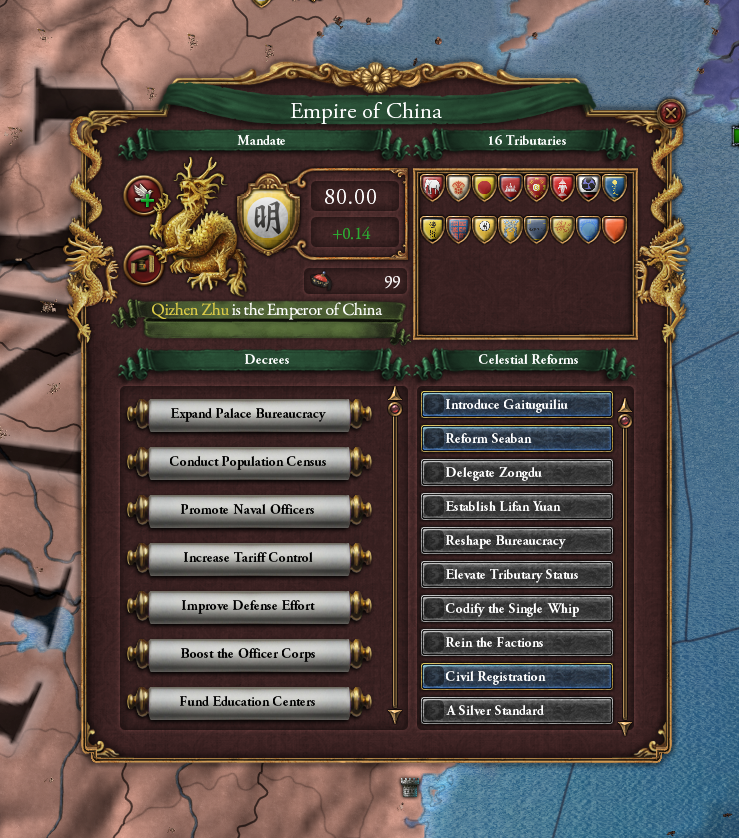
Task: Click the Reform Seaban celestial reform
Action: [x=516, y=439]
